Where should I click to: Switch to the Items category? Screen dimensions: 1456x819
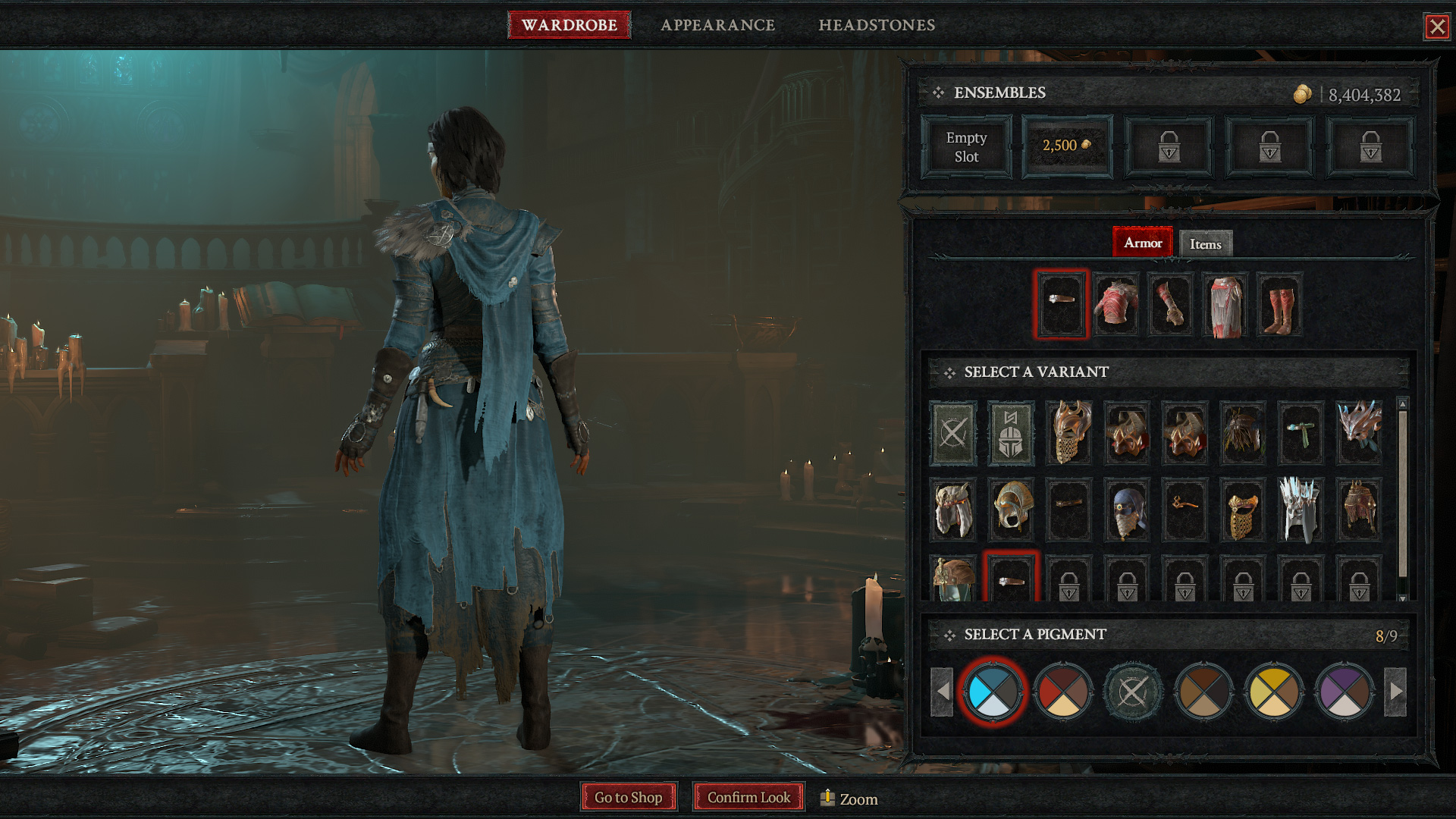pos(1205,244)
